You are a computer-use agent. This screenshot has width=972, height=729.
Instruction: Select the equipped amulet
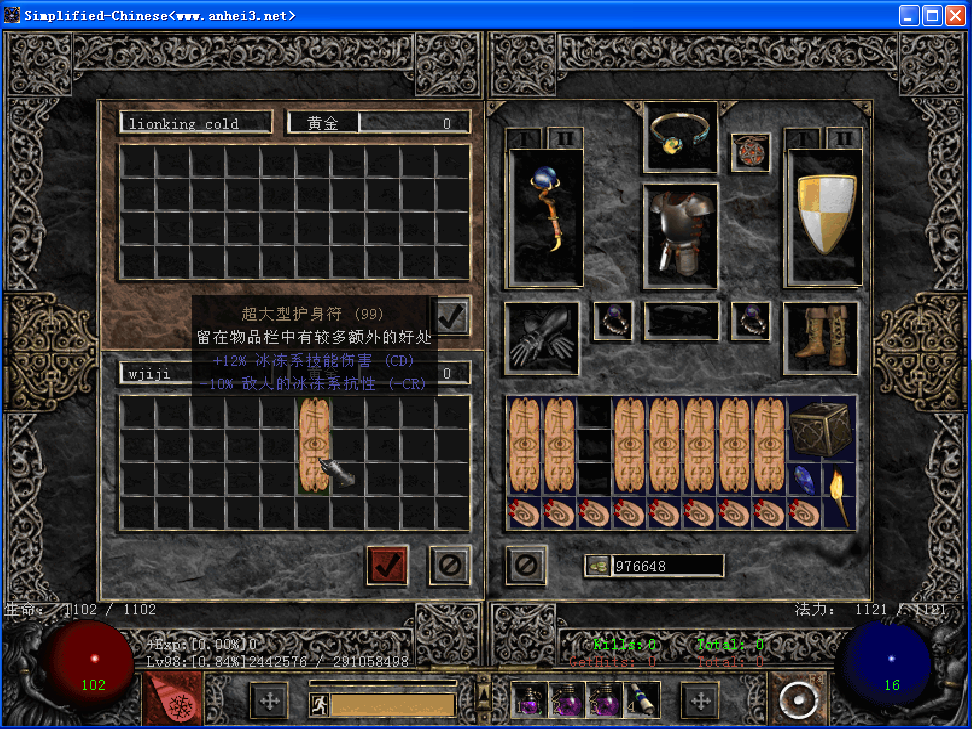[680, 134]
